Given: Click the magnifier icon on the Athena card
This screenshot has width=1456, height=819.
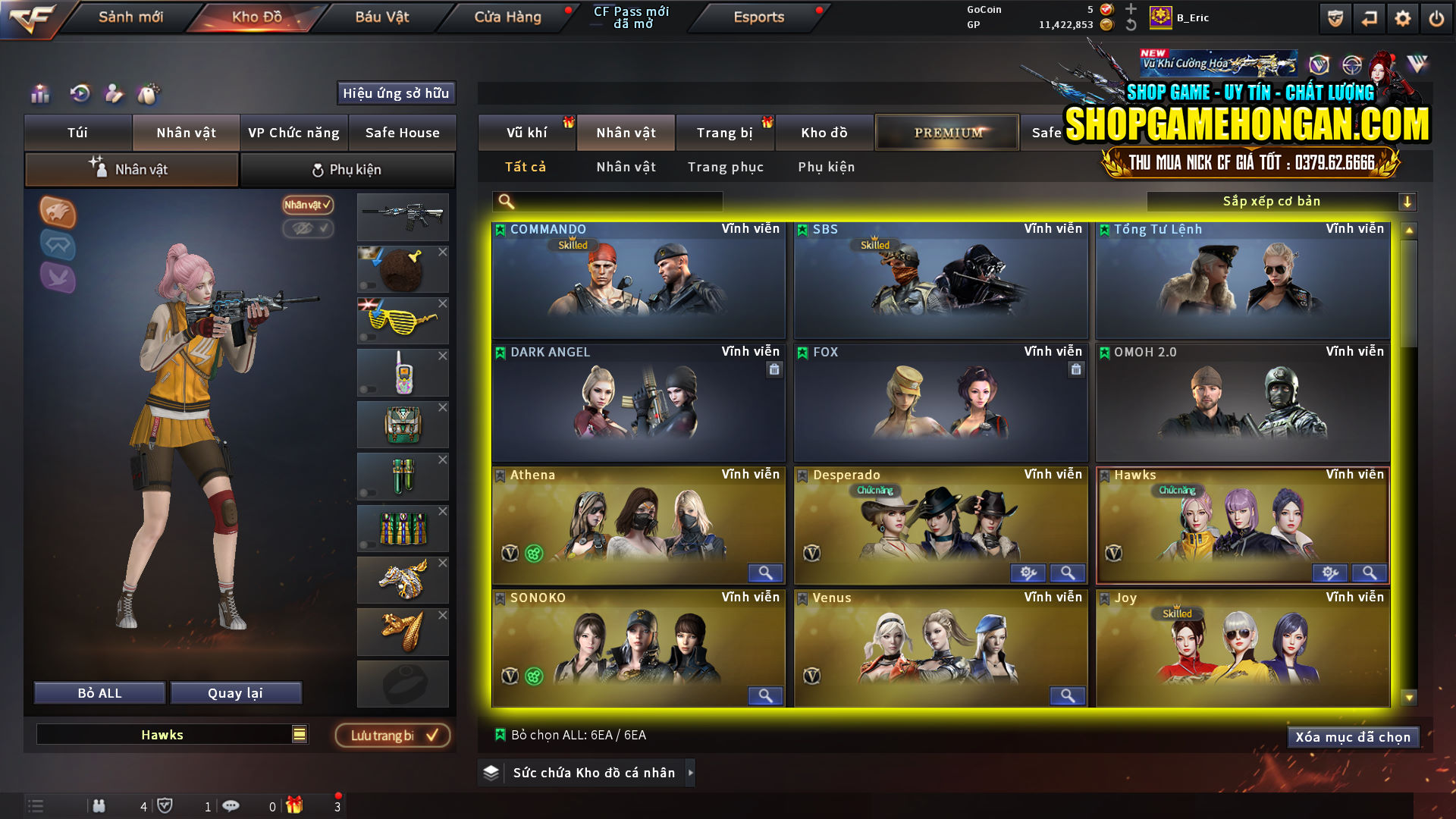Looking at the screenshot, I should tap(765, 574).
